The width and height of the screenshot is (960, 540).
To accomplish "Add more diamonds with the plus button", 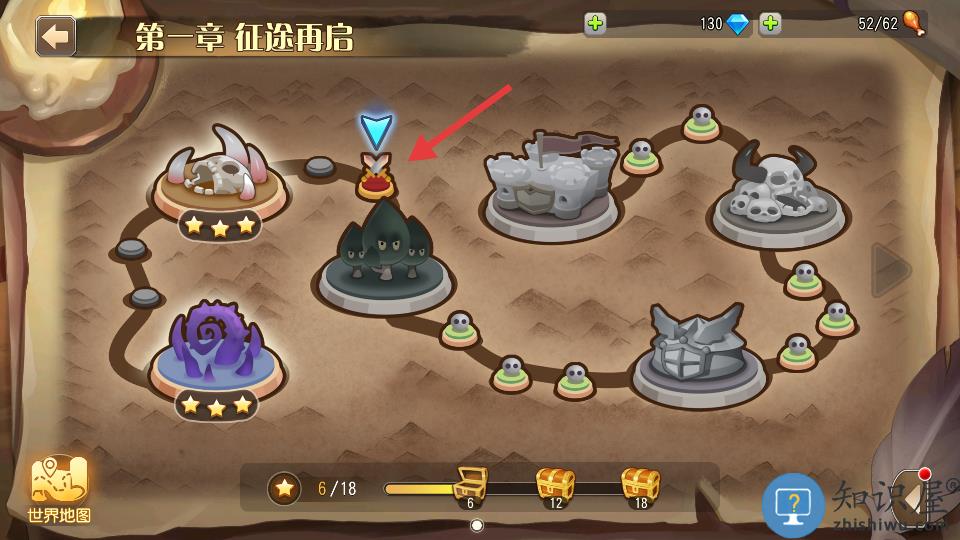I will click(x=596, y=24).
